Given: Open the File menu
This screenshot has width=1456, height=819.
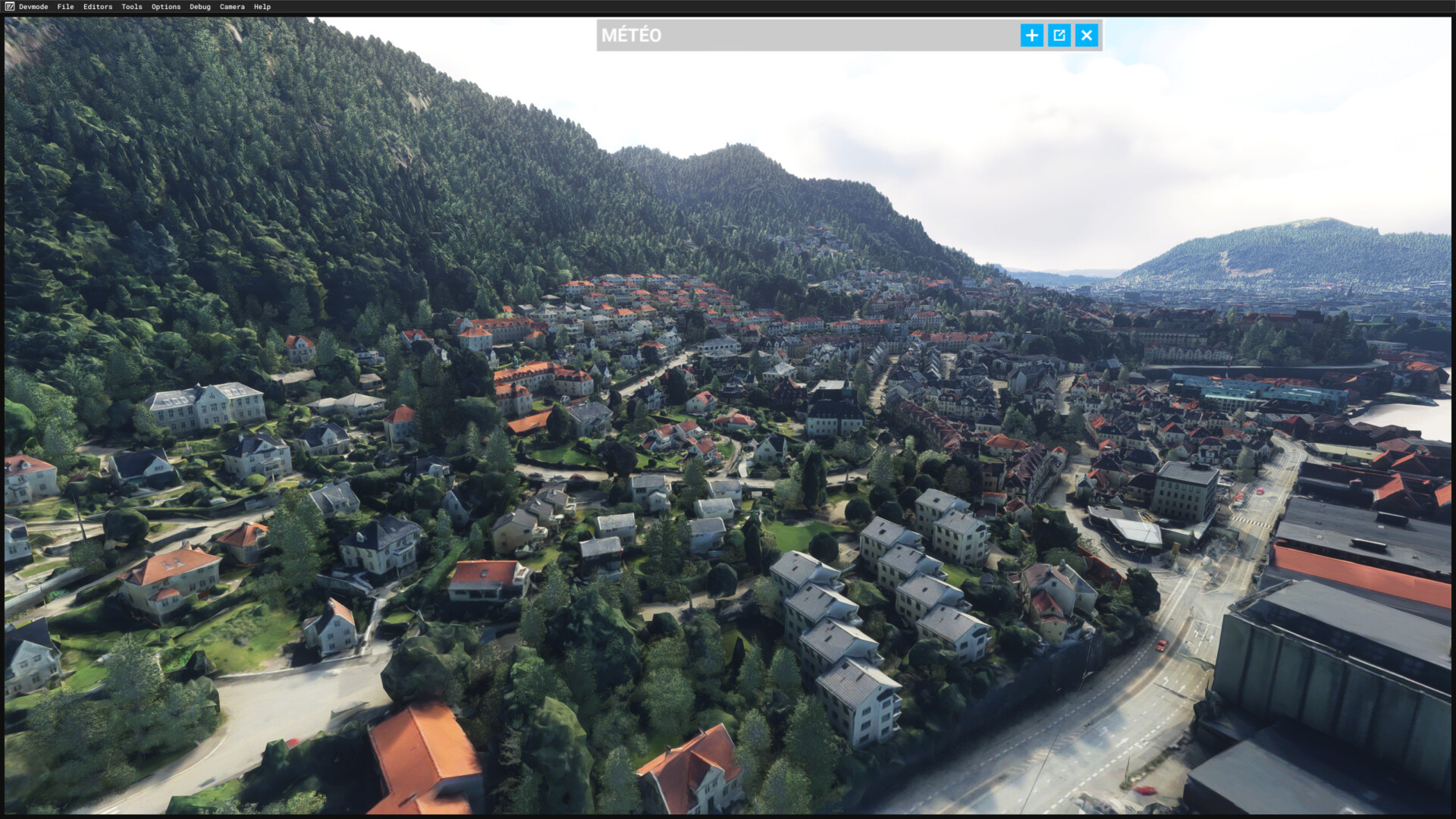Looking at the screenshot, I should [x=65, y=7].
